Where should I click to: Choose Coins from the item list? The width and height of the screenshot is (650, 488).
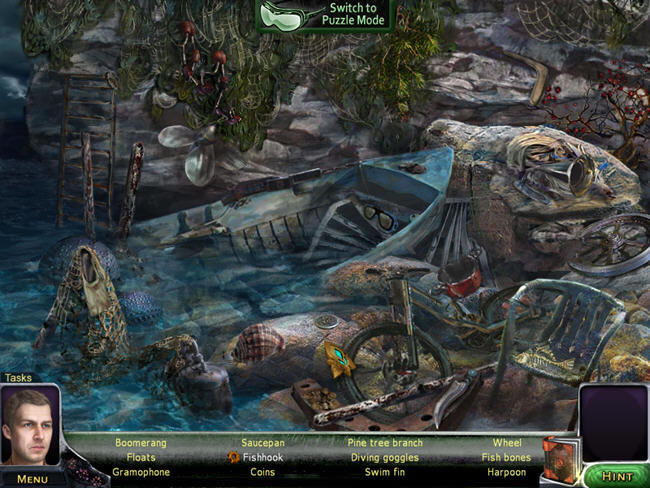[263, 472]
